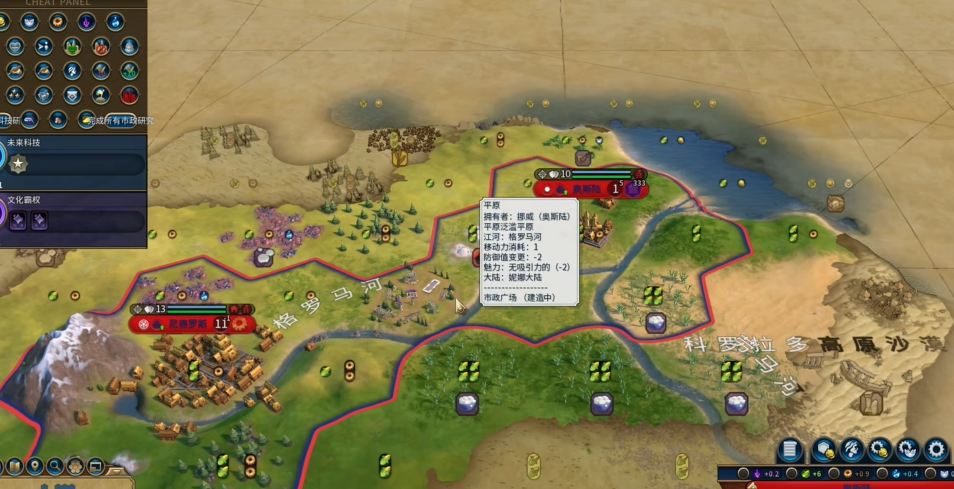This screenshot has height=489, width=954.
Task: Open the production gear button
Action: pyautogui.click(x=937, y=451)
